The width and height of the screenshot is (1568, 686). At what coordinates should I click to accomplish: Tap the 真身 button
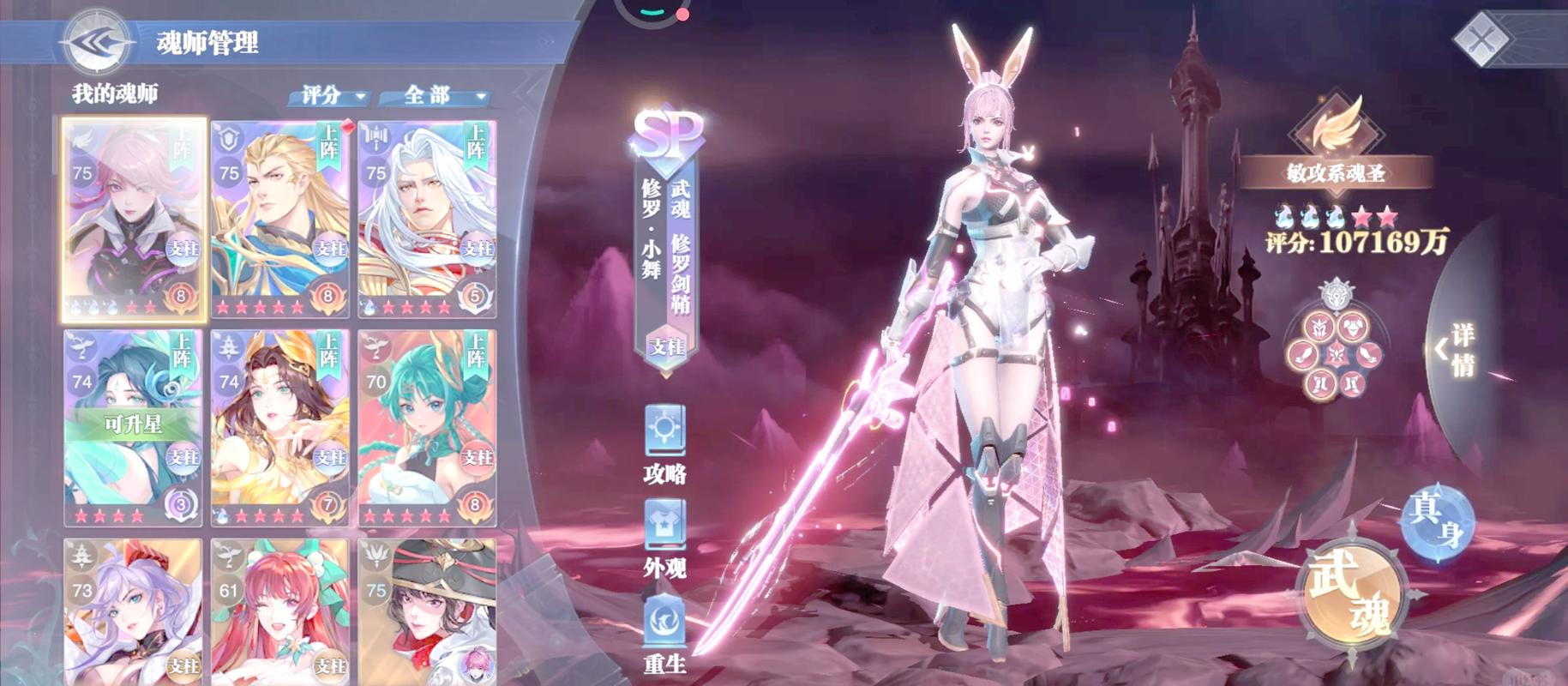1439,520
